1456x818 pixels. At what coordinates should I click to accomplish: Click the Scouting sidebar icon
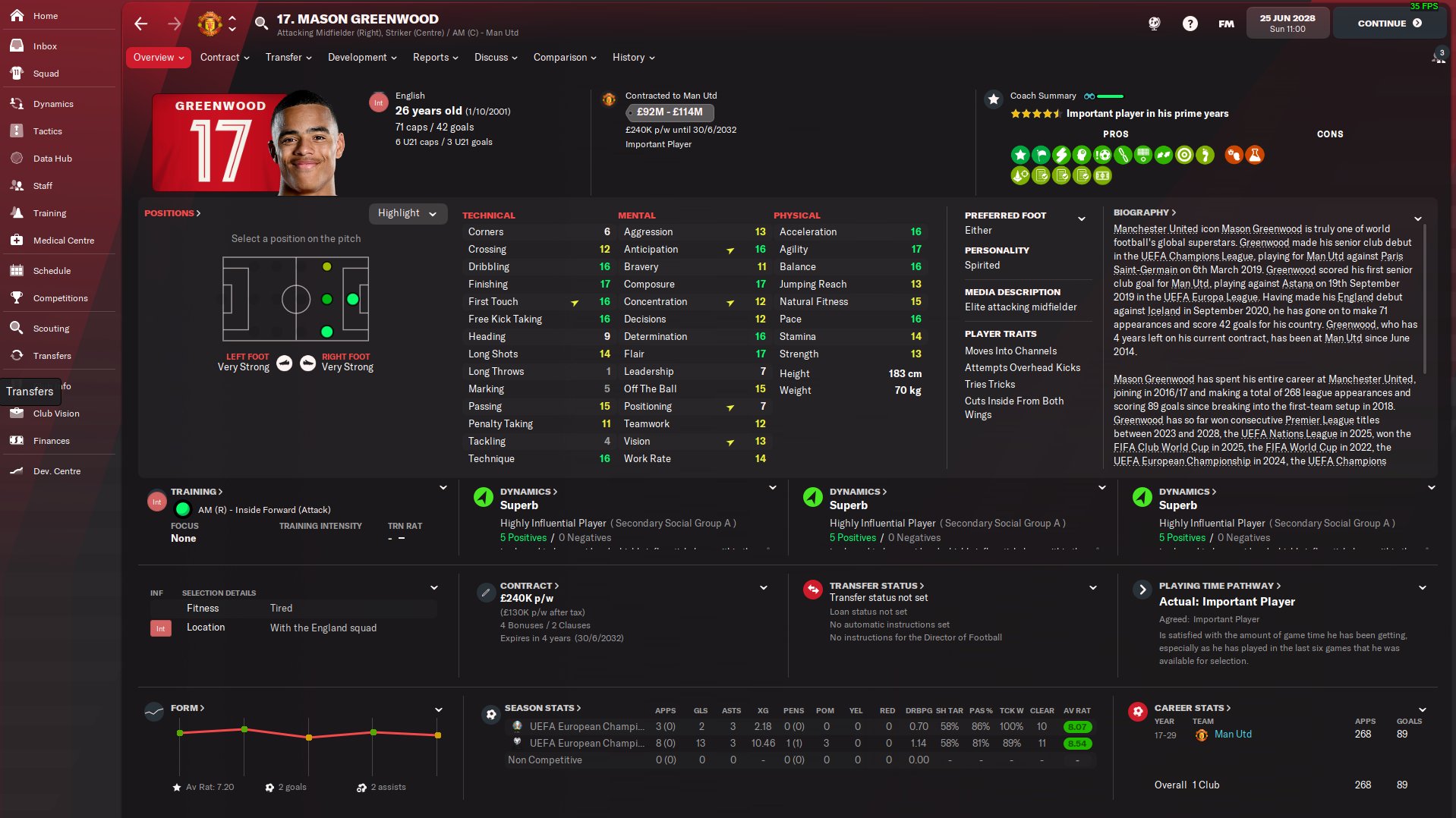tap(17, 328)
